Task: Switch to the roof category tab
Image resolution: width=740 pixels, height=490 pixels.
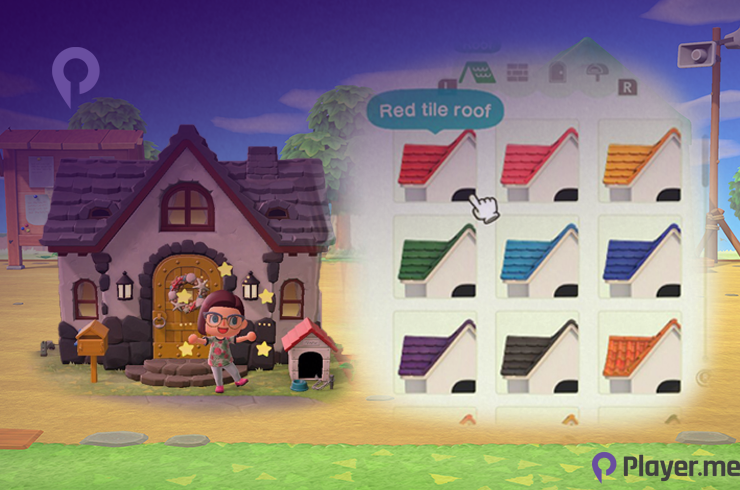Action: (474, 73)
